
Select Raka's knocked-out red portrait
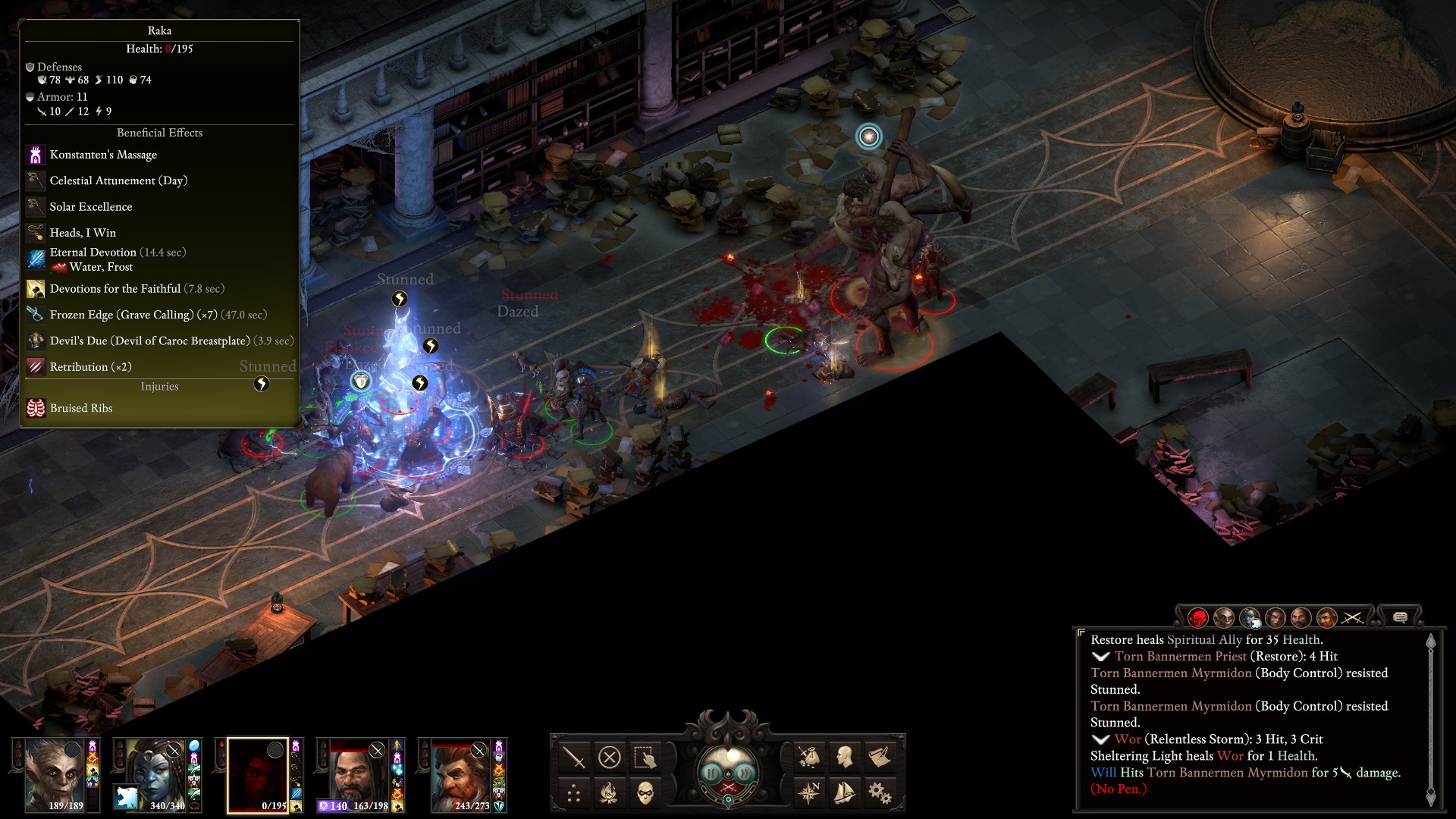point(258,773)
